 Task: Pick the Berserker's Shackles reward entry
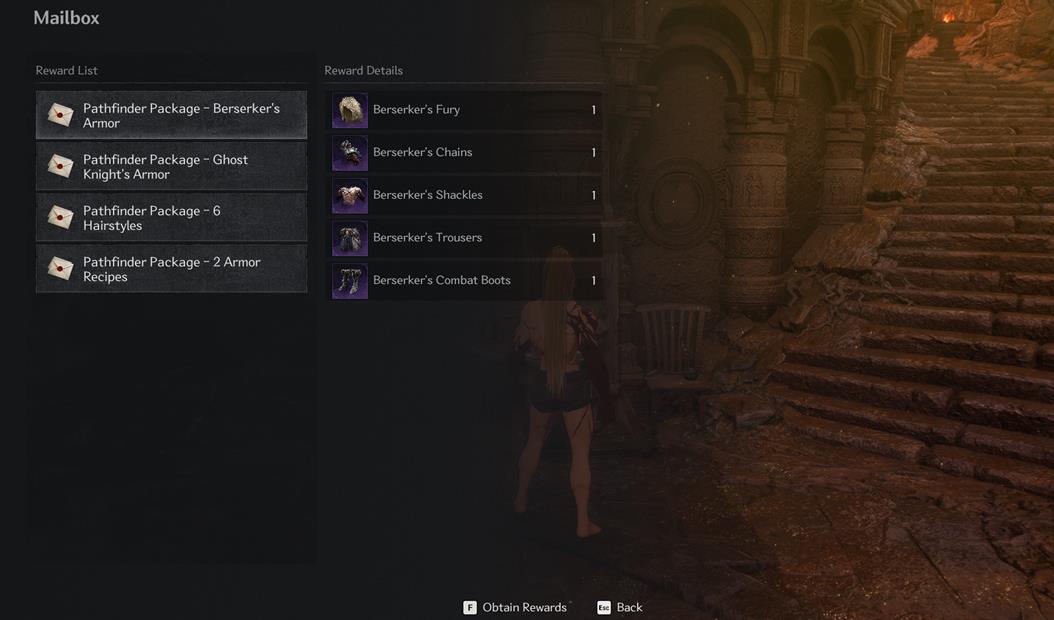pyautogui.click(x=466, y=195)
